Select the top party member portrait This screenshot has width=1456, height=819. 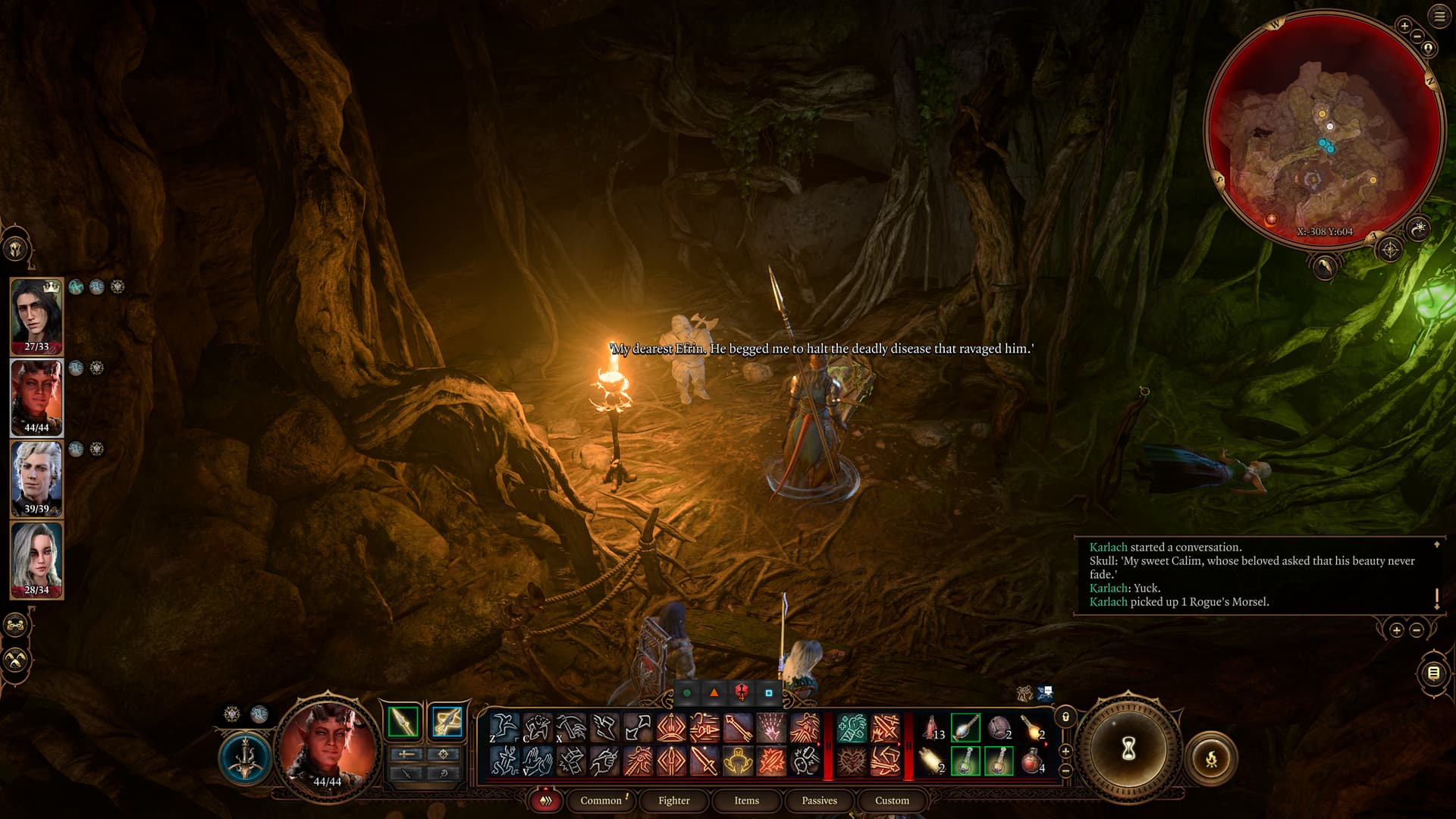pos(36,315)
